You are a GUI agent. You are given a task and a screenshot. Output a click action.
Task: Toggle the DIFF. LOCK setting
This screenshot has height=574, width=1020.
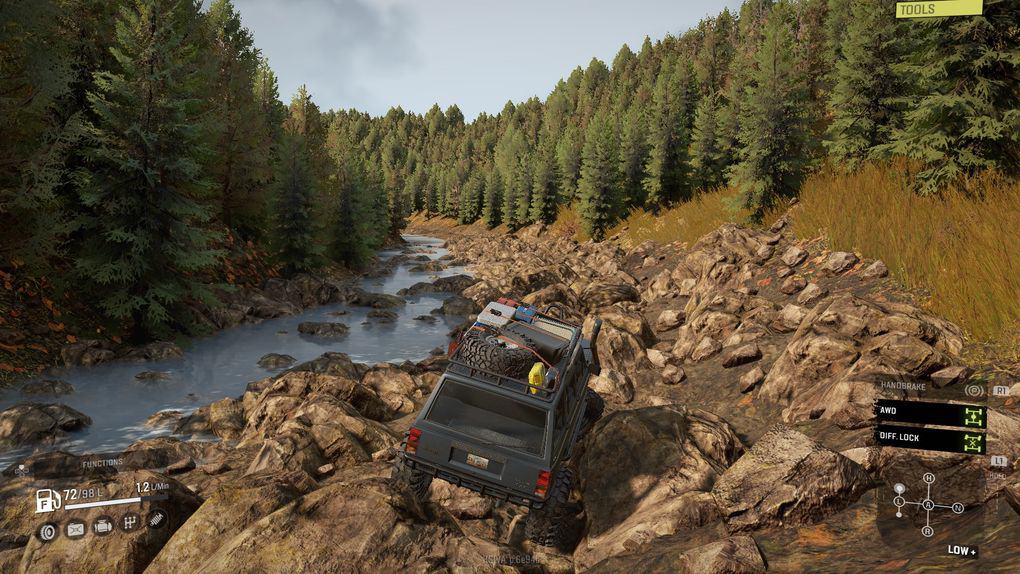[930, 438]
